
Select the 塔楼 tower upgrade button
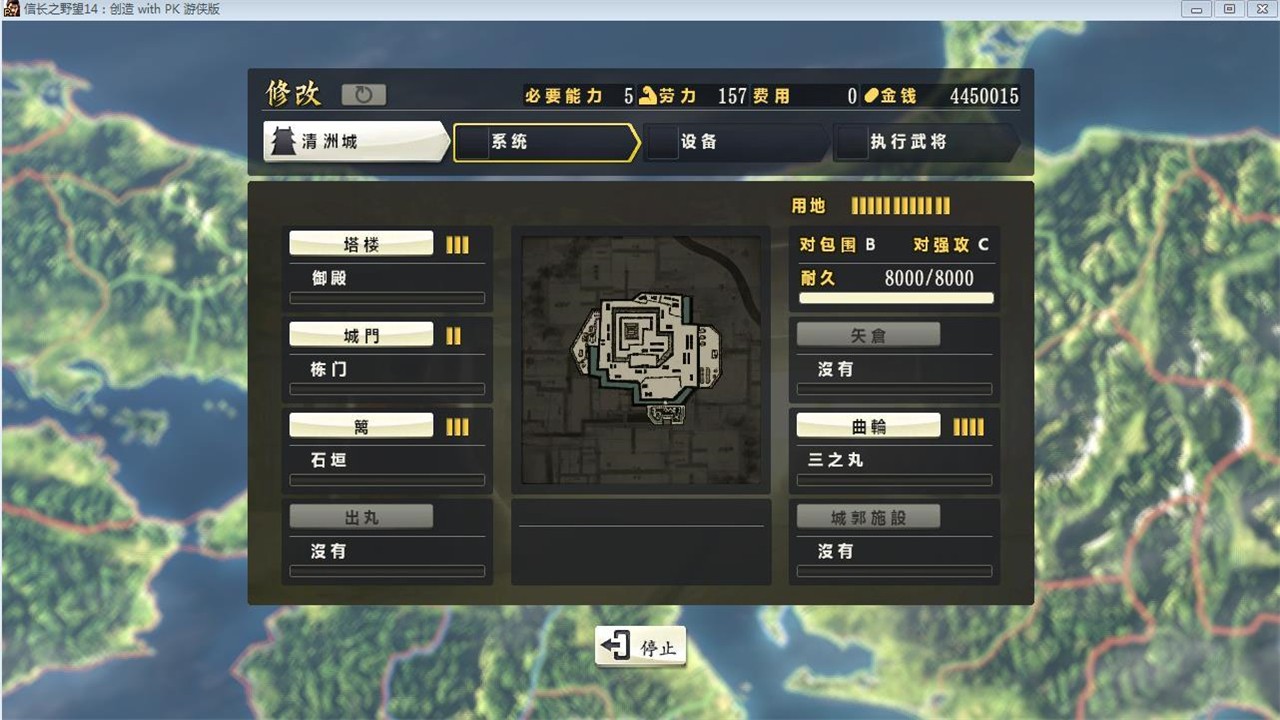tap(361, 244)
